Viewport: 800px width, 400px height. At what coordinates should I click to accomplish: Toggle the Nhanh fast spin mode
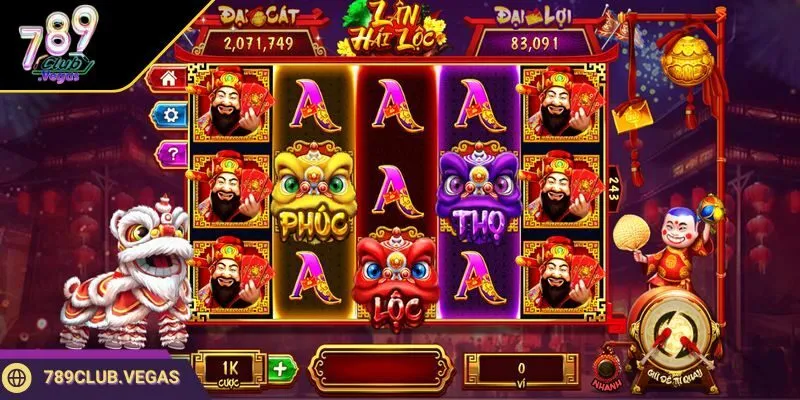pos(604,364)
